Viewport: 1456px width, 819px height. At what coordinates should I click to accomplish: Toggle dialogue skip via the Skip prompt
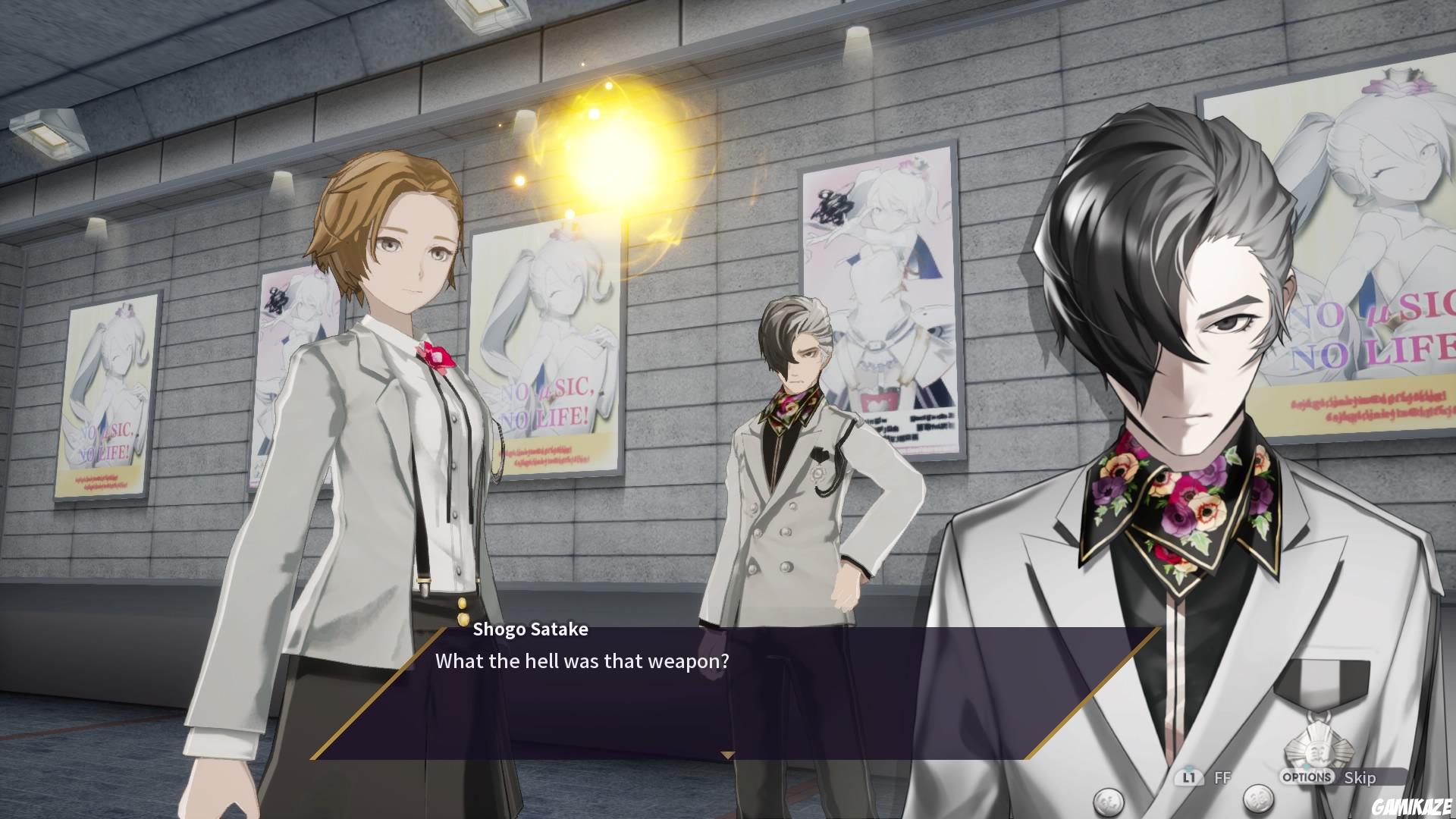coord(1362,778)
